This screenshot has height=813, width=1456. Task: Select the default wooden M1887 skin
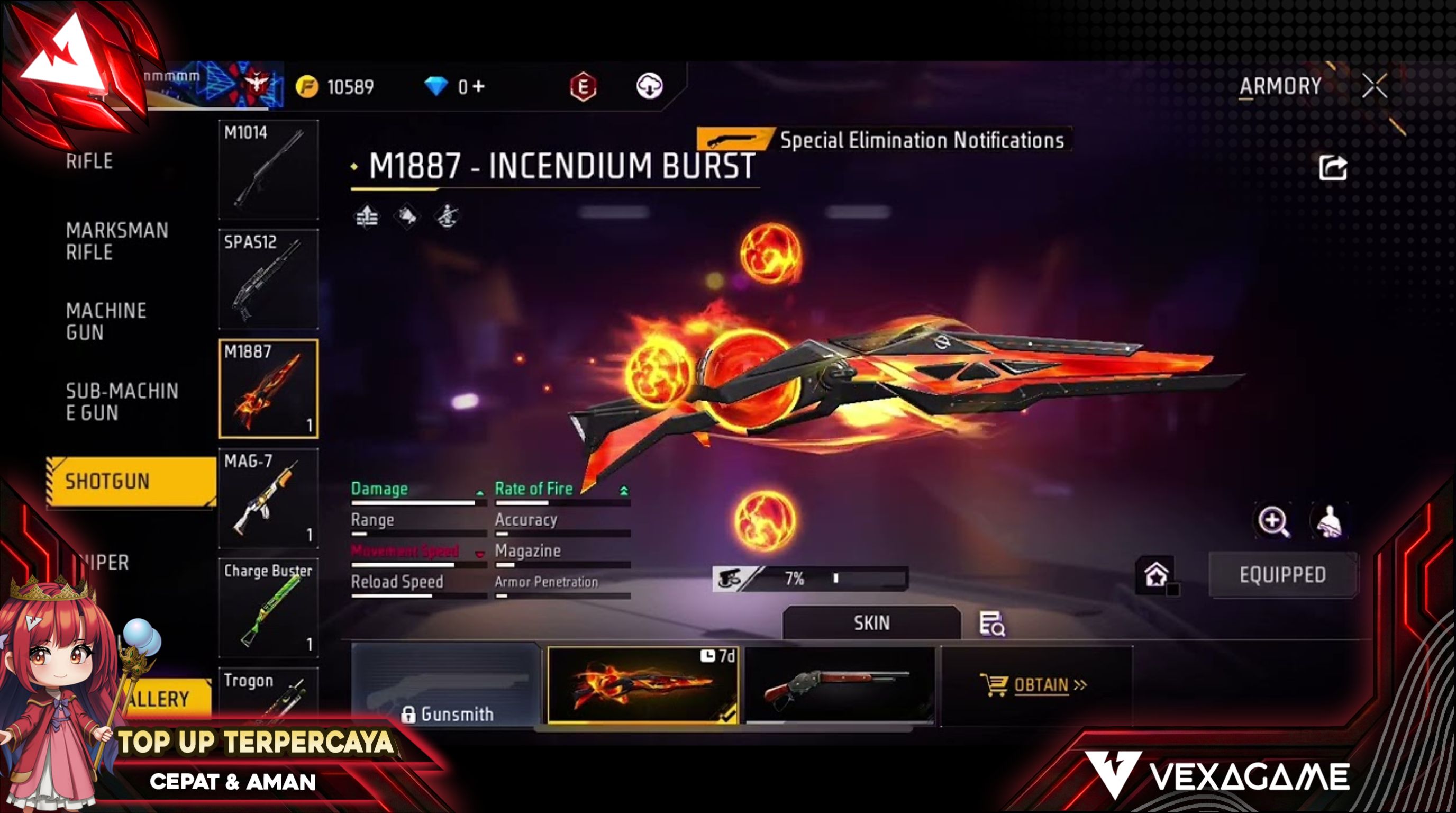tap(839, 685)
